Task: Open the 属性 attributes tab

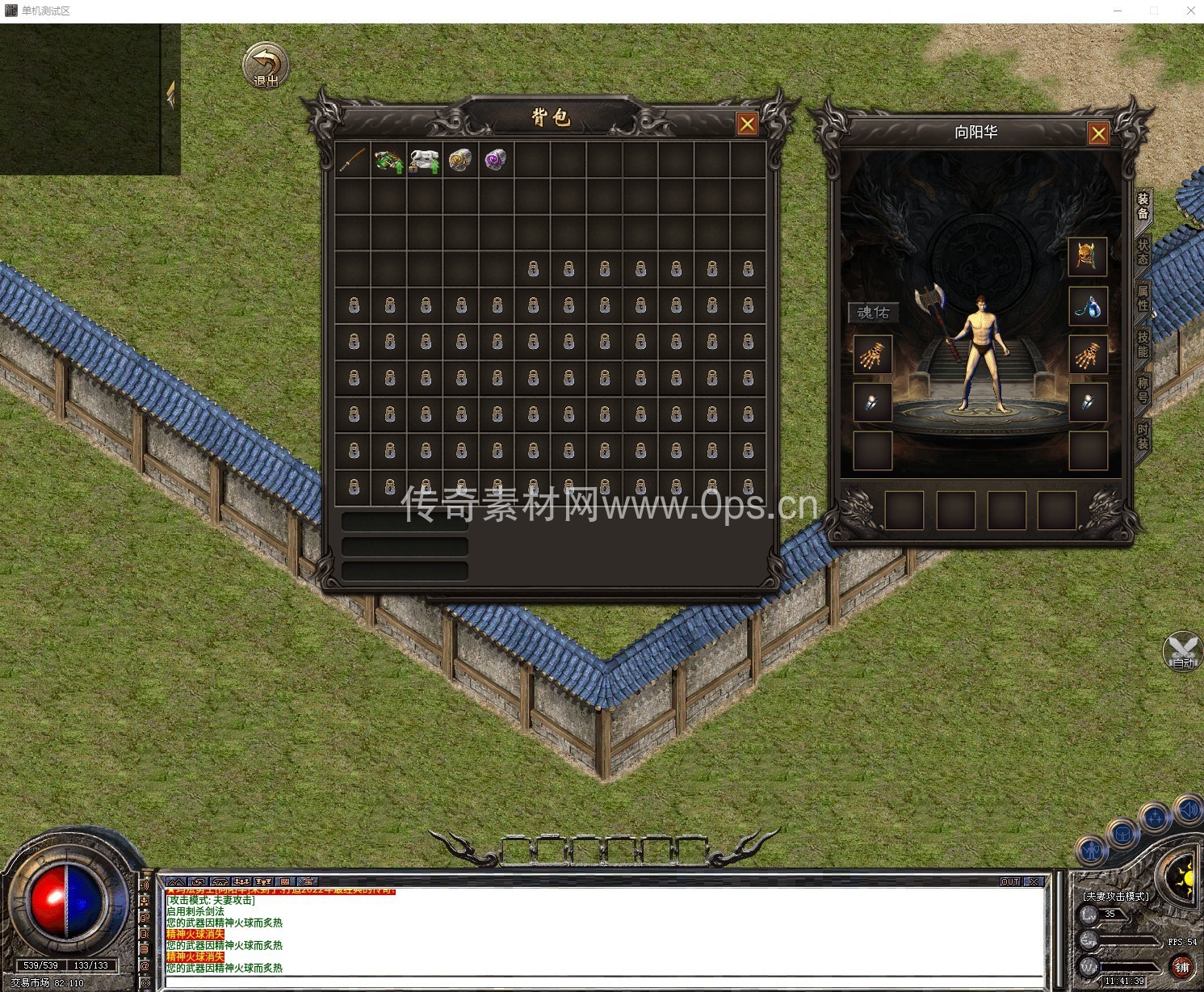Action: tap(1143, 298)
